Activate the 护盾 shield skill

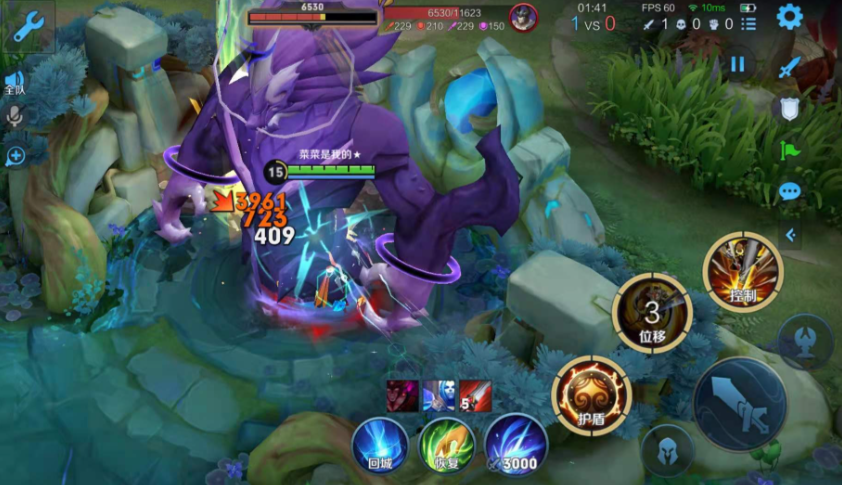591,393
